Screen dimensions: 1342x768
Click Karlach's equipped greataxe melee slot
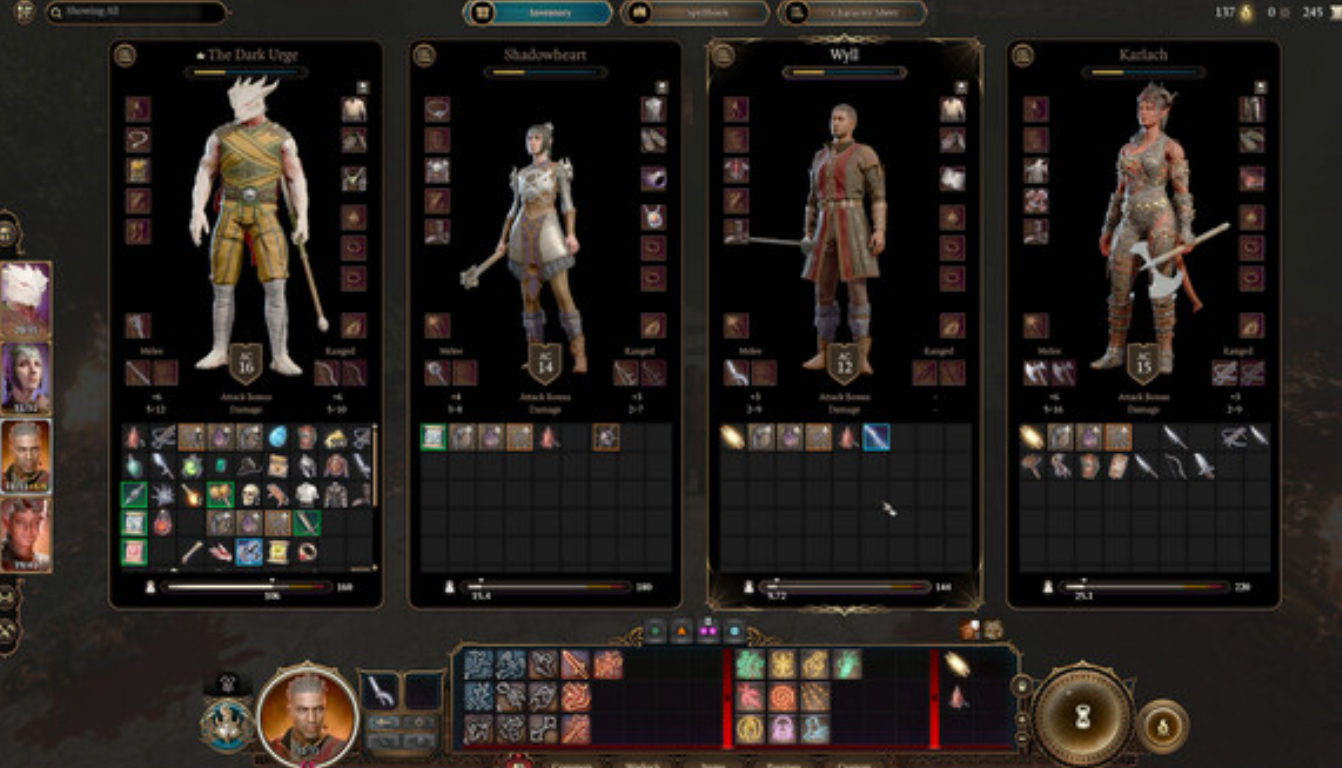click(1036, 373)
